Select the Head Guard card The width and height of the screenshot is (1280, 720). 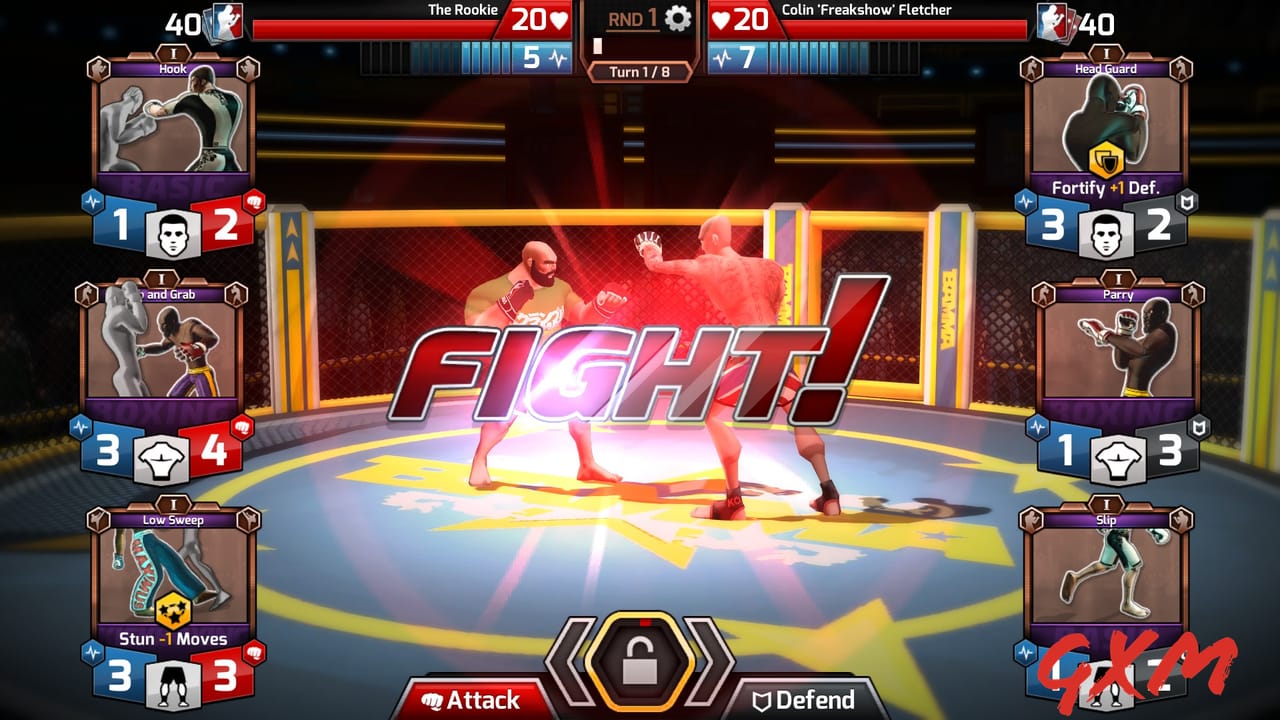(1109, 130)
